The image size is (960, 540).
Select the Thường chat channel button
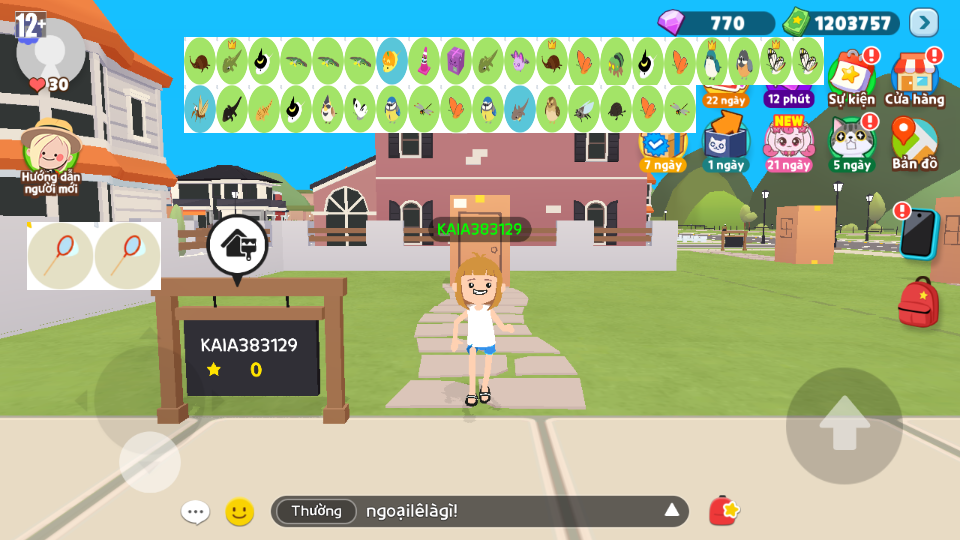coord(316,511)
